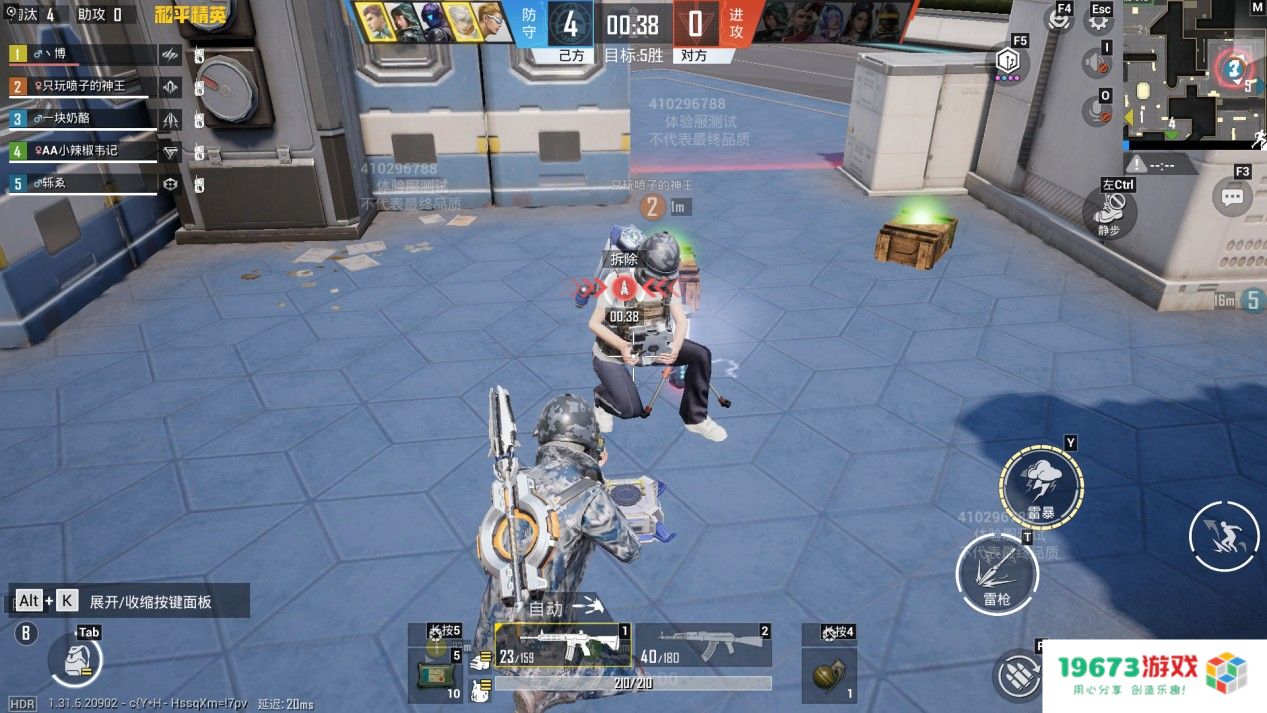Tap the reload bullets button
Screen dimensions: 1267x713
[1017, 674]
